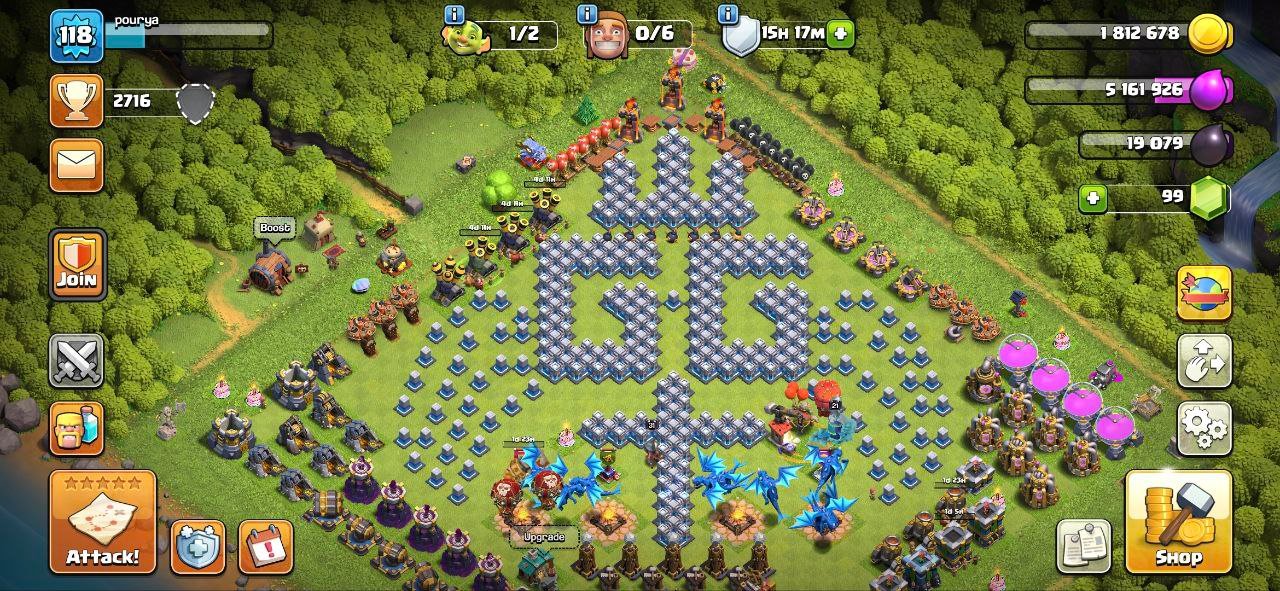Show info for the master builders count
Screen dimensions: 1280x591
(588, 15)
